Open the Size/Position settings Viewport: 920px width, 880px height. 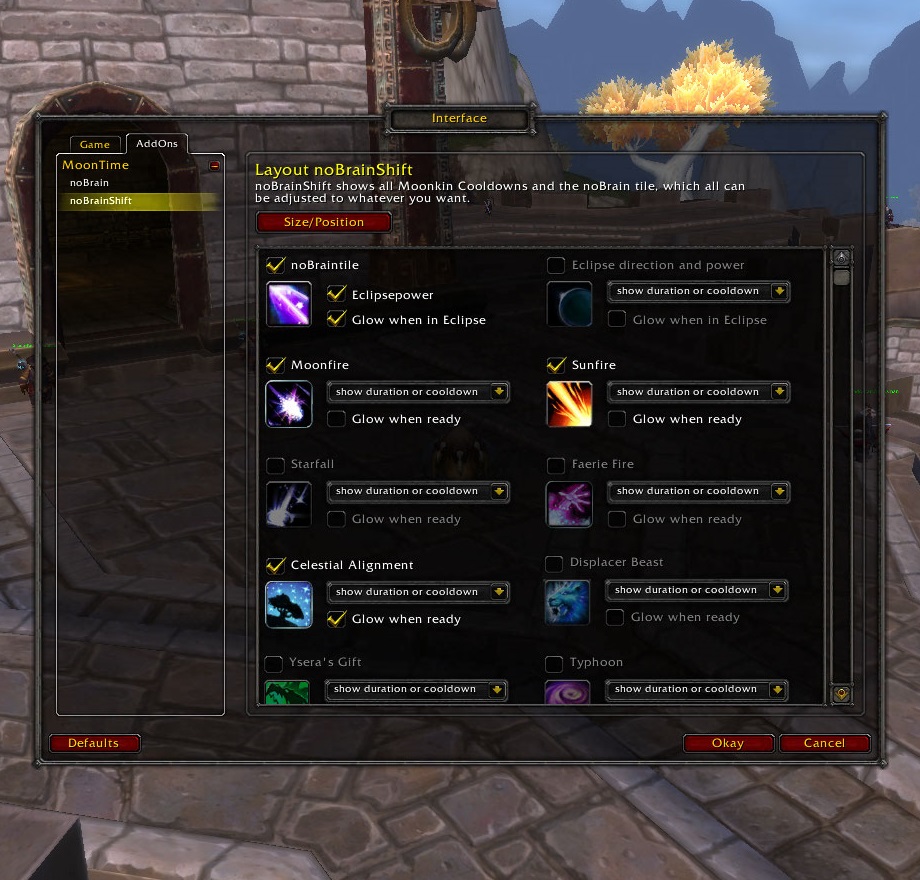pyautogui.click(x=324, y=222)
